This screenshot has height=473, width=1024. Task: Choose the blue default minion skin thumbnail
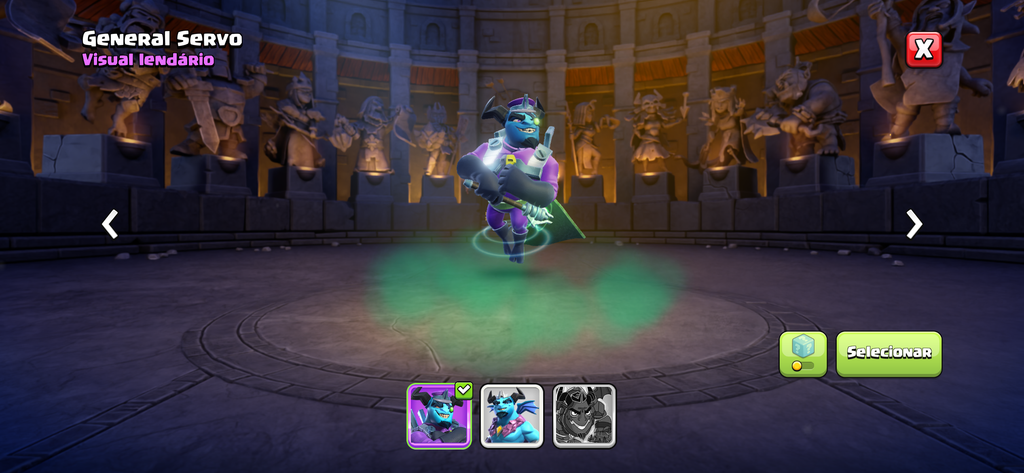click(x=512, y=415)
